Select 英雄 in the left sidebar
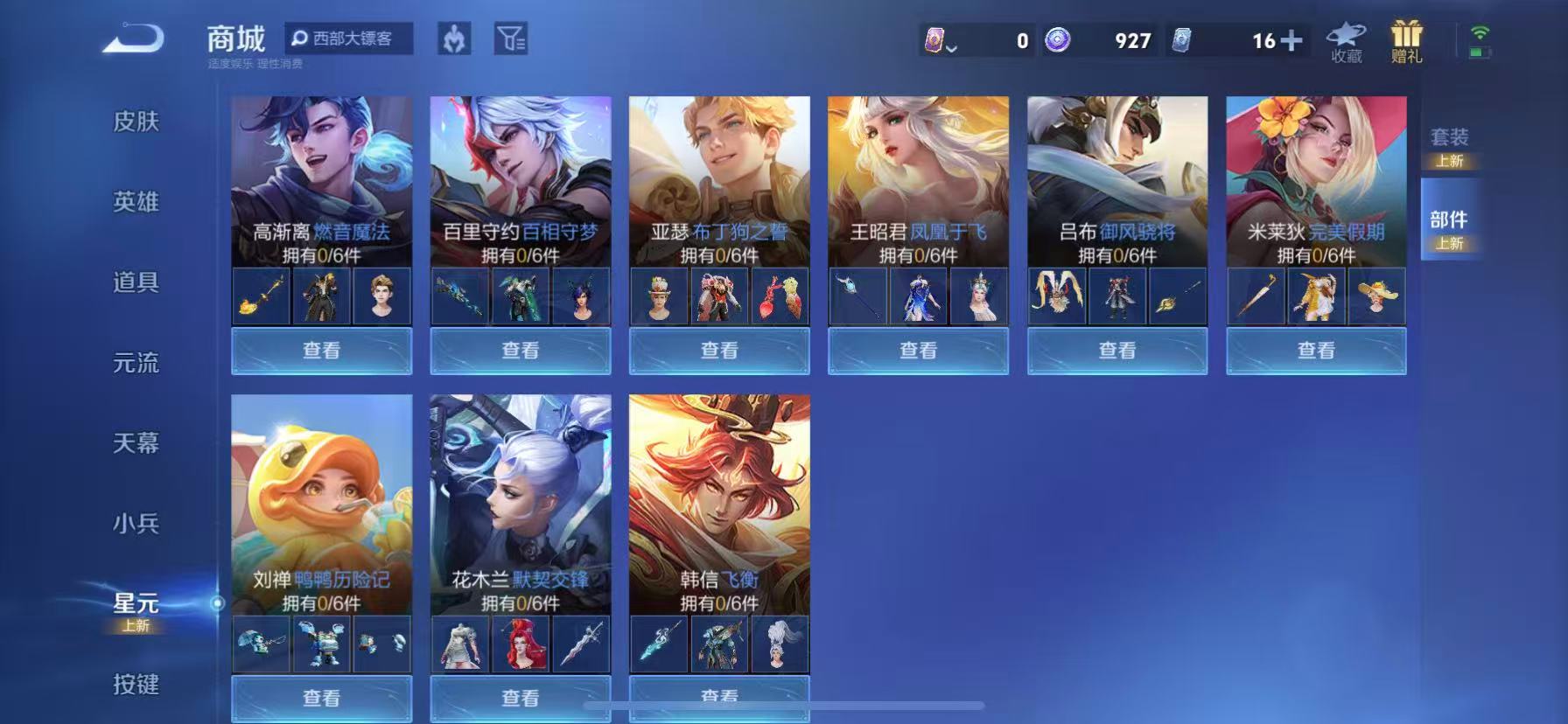 click(136, 202)
